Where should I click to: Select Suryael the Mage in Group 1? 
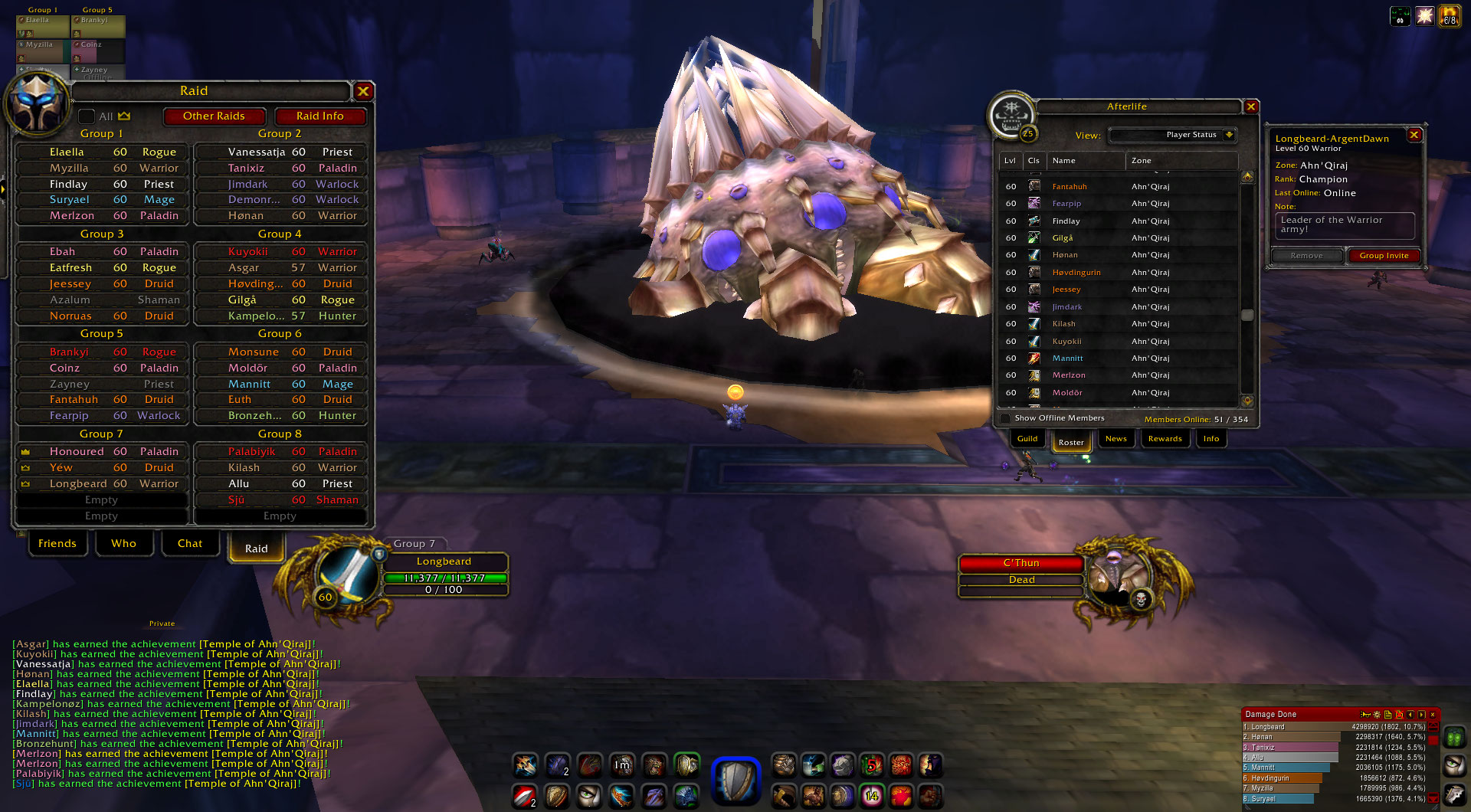tap(103, 200)
